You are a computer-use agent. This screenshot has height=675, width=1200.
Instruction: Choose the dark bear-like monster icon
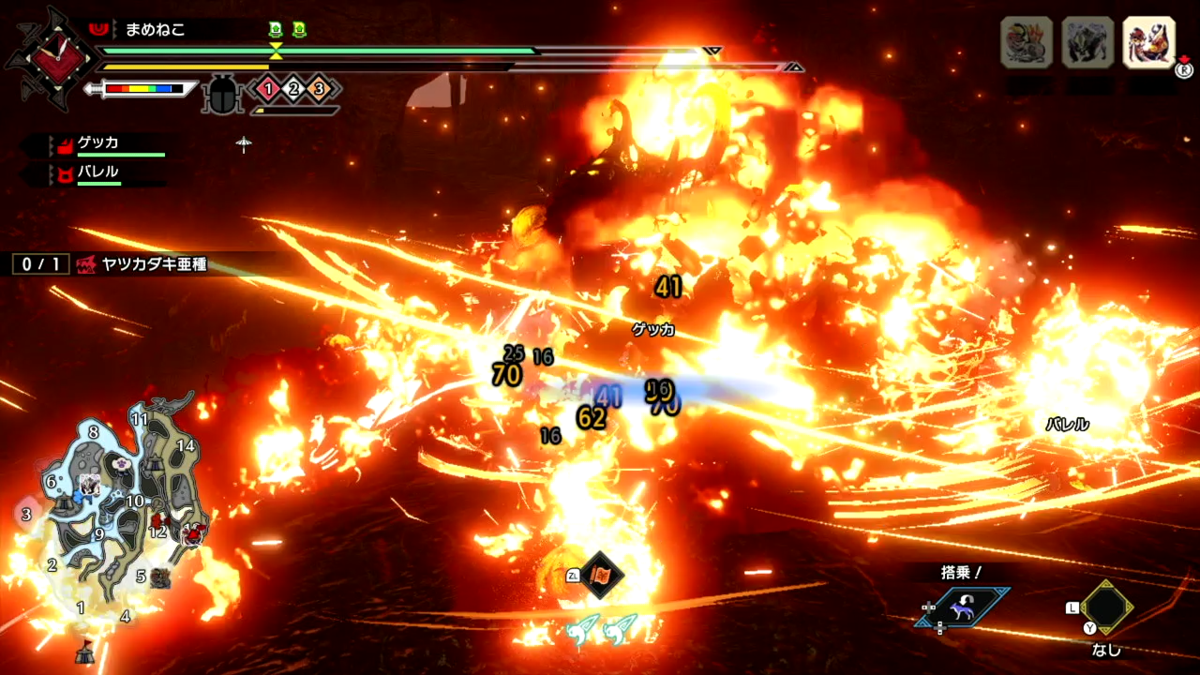pyautogui.click(x=1087, y=43)
